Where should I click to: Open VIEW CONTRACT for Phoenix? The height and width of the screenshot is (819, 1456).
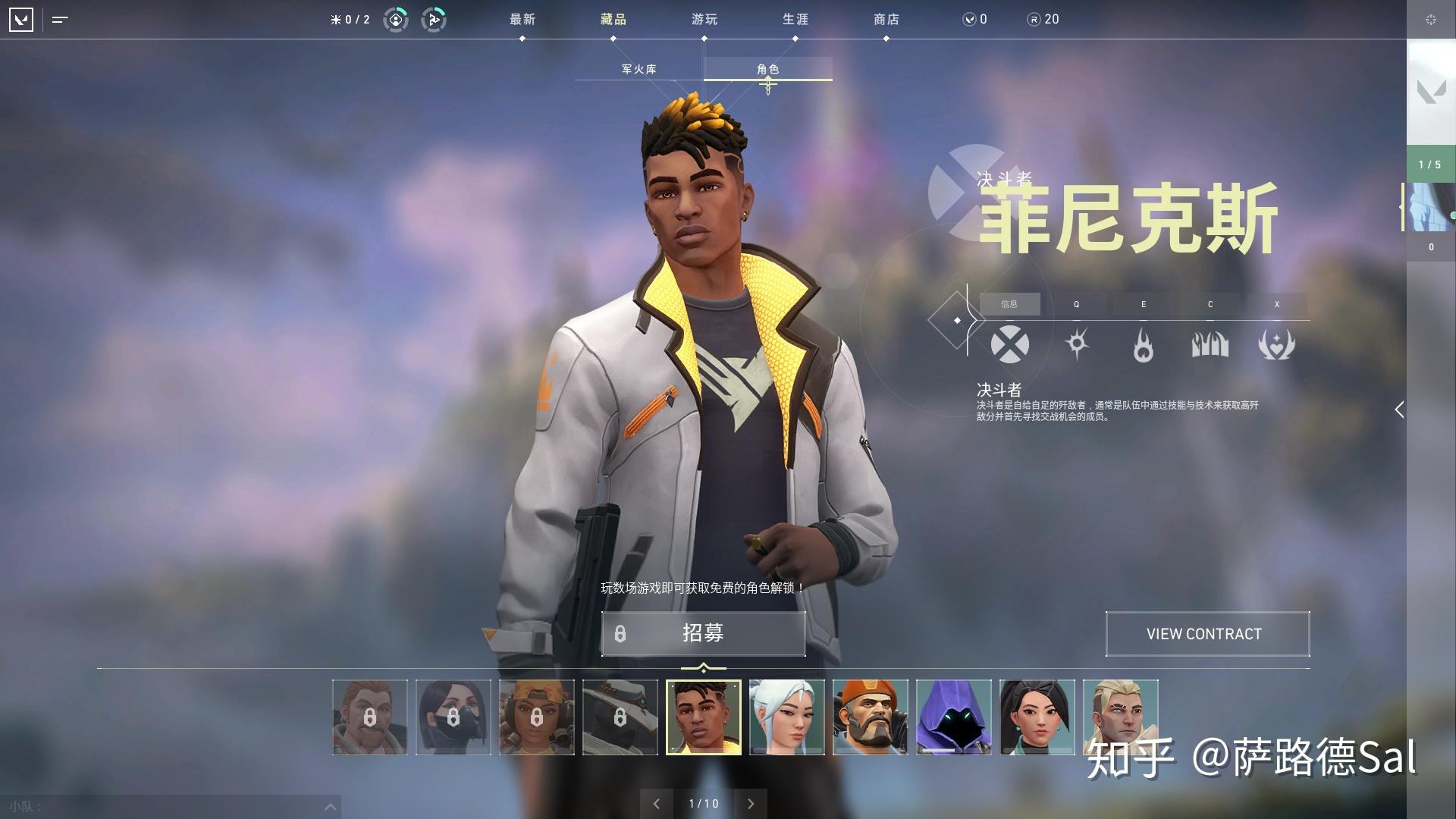(1207, 634)
